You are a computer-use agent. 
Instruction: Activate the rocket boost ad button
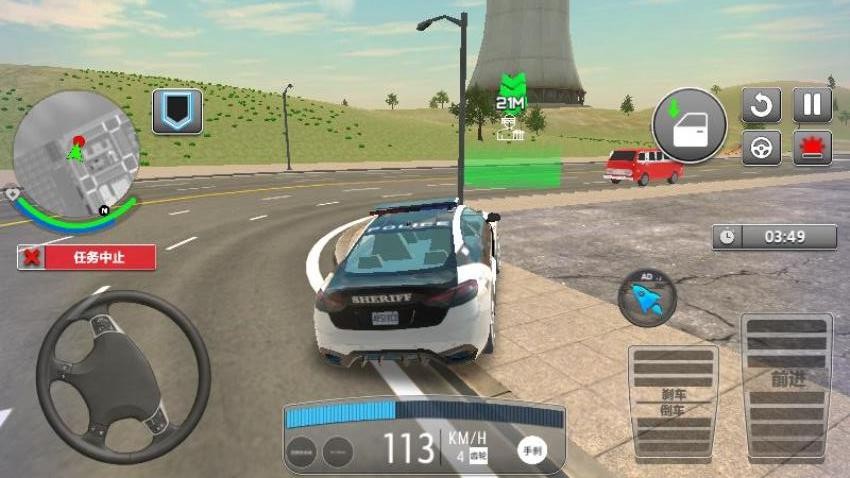tap(647, 297)
